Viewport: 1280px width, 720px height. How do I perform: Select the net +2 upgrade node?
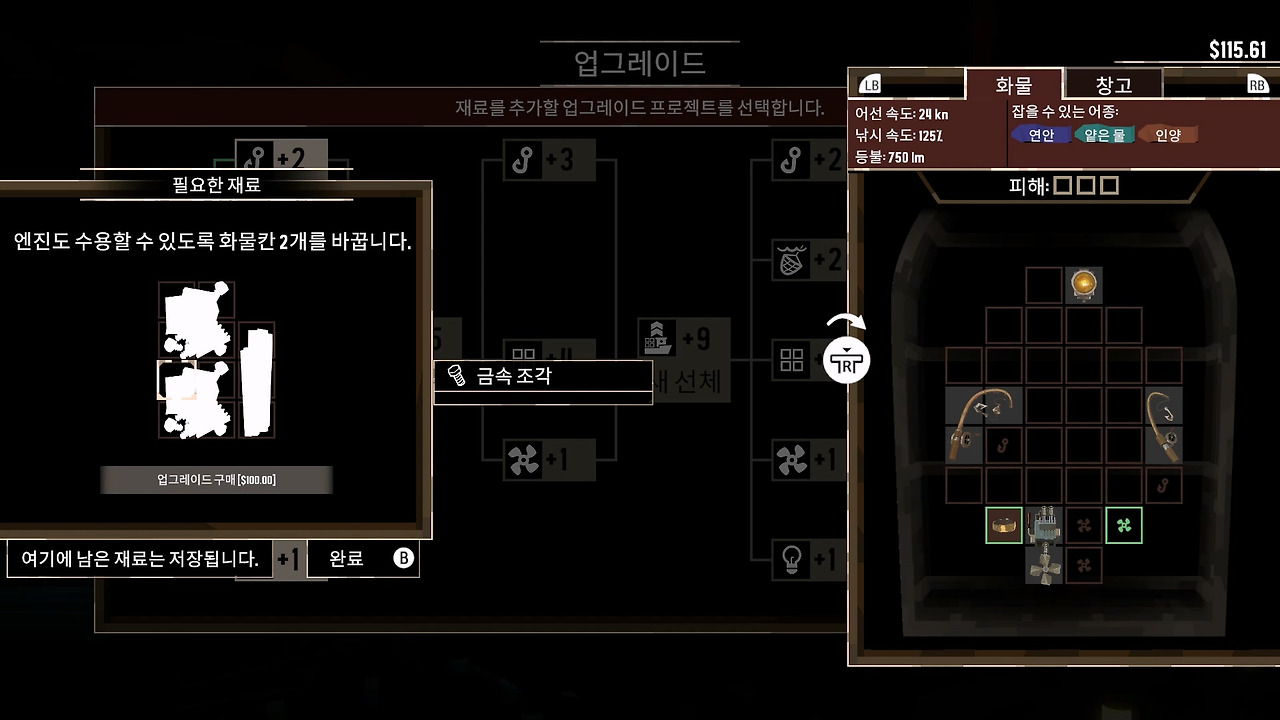pos(793,258)
